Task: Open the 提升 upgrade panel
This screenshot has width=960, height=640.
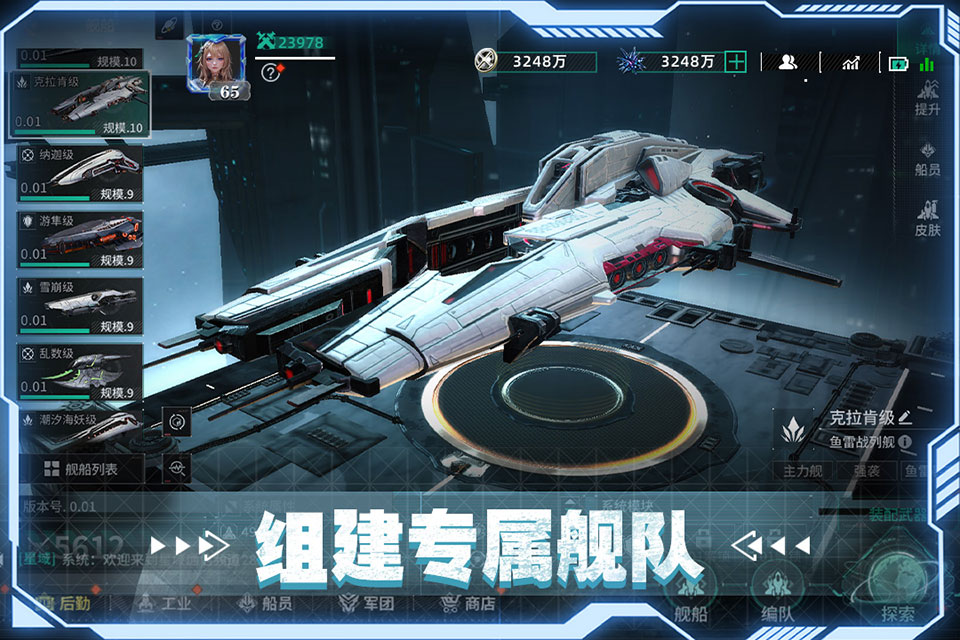Action: point(927,99)
